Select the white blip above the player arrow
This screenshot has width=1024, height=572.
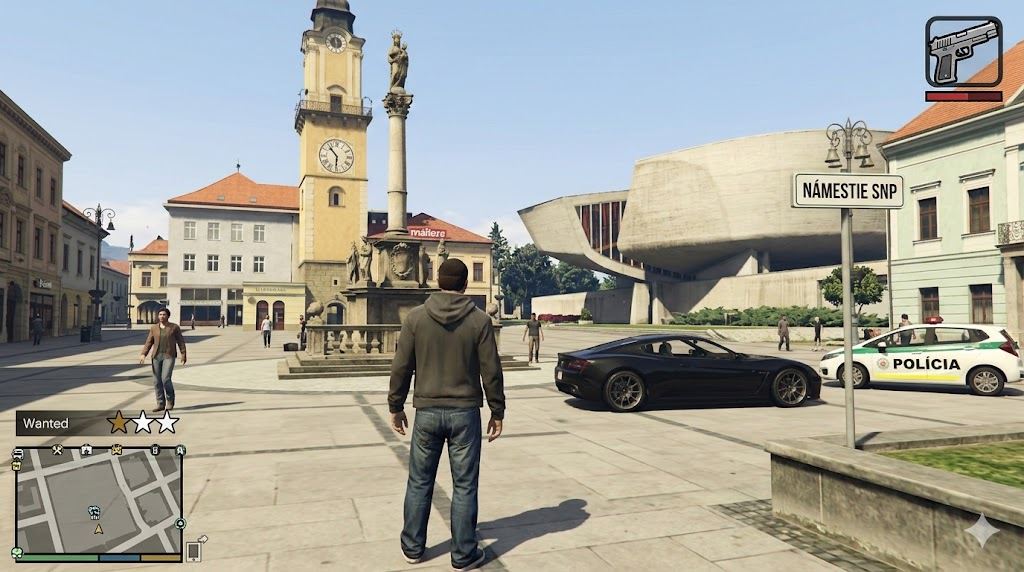(94, 512)
